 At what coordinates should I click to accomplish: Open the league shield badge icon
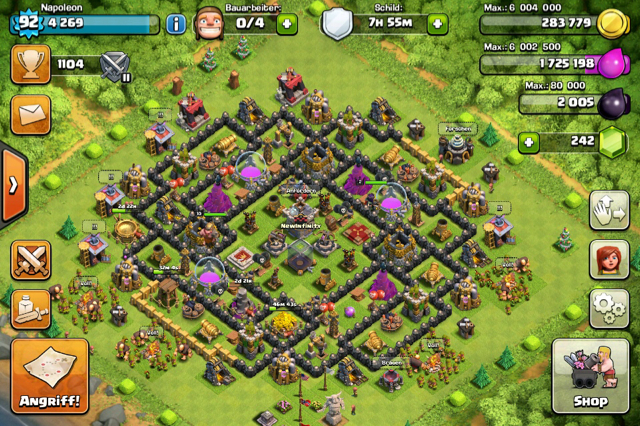(x=116, y=66)
